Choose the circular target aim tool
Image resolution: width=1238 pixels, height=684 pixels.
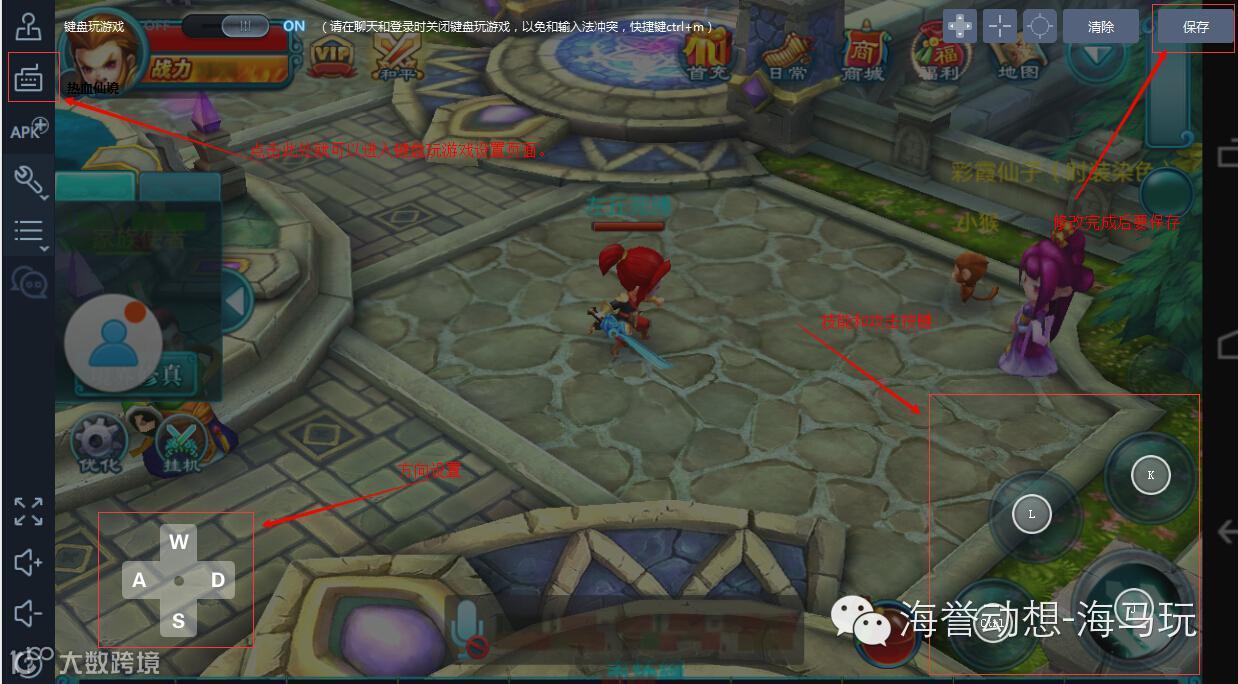pyautogui.click(x=1040, y=26)
